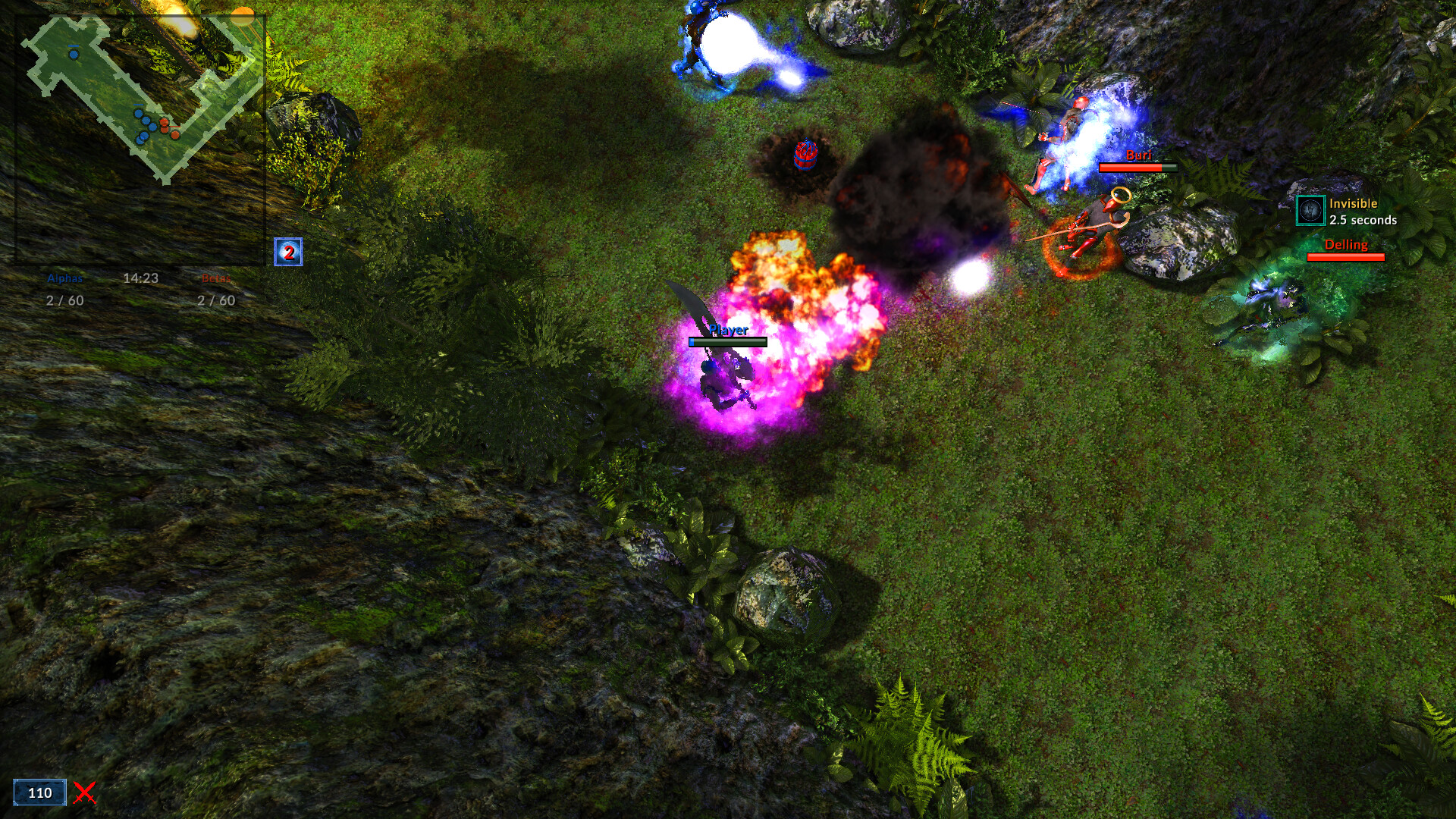This screenshot has width=1456, height=819.
Task: Click the Betas team label
Action: pos(217,278)
